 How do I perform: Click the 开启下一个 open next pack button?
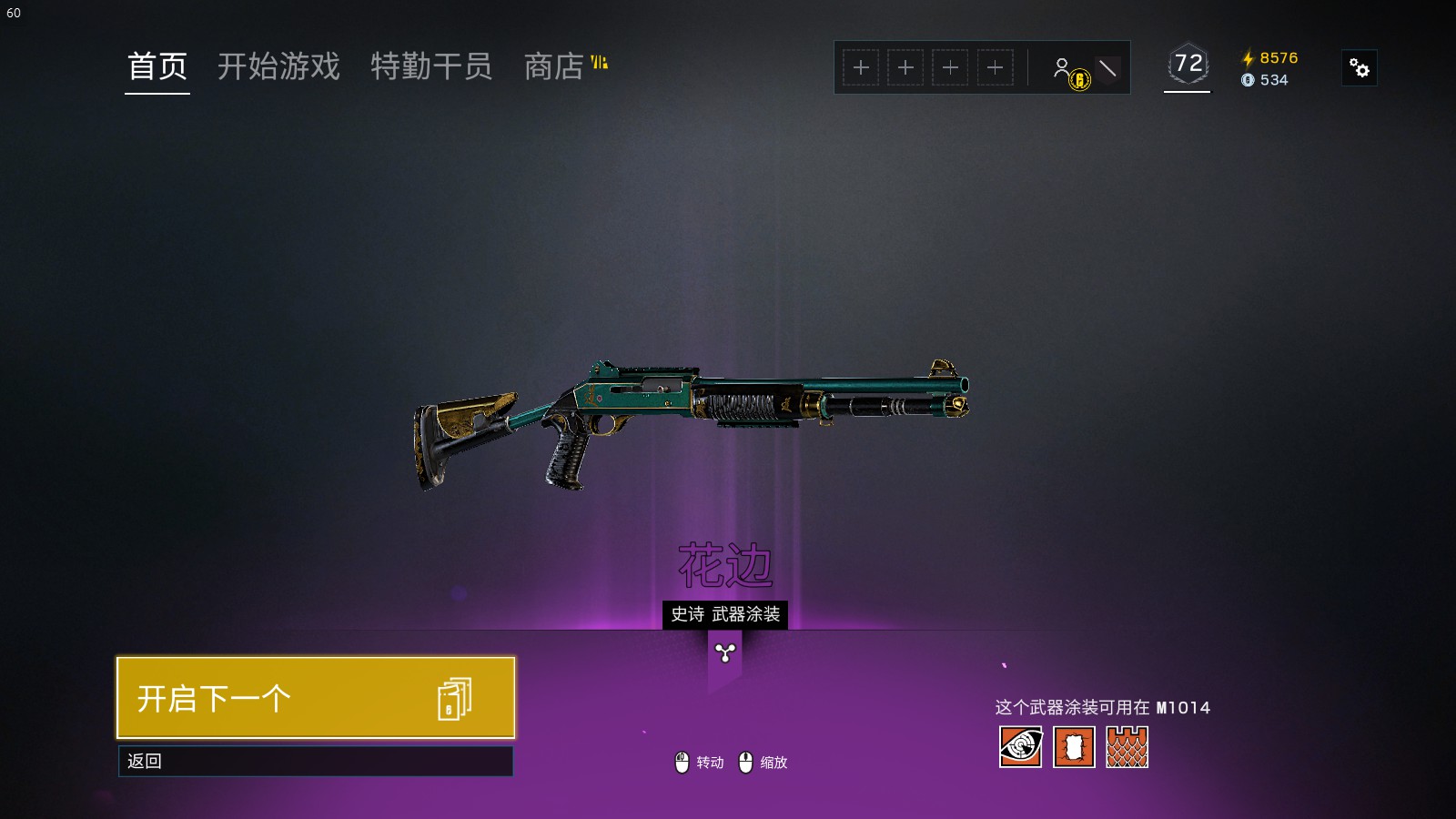316,698
